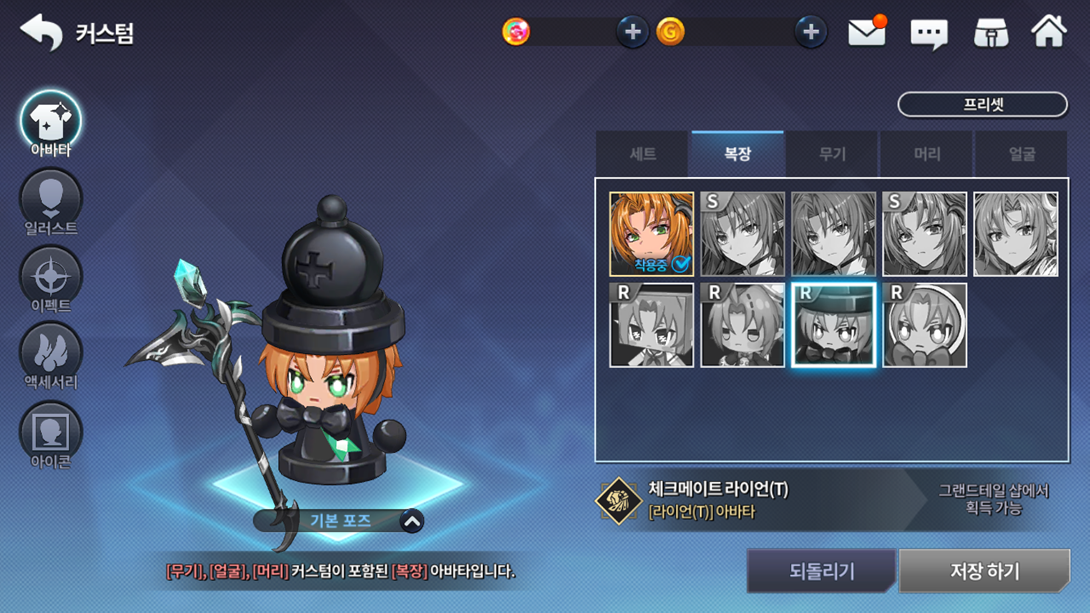Screen dimensions: 1090x613
Task: Save with the 저장 하기 button
Action: 984,571
